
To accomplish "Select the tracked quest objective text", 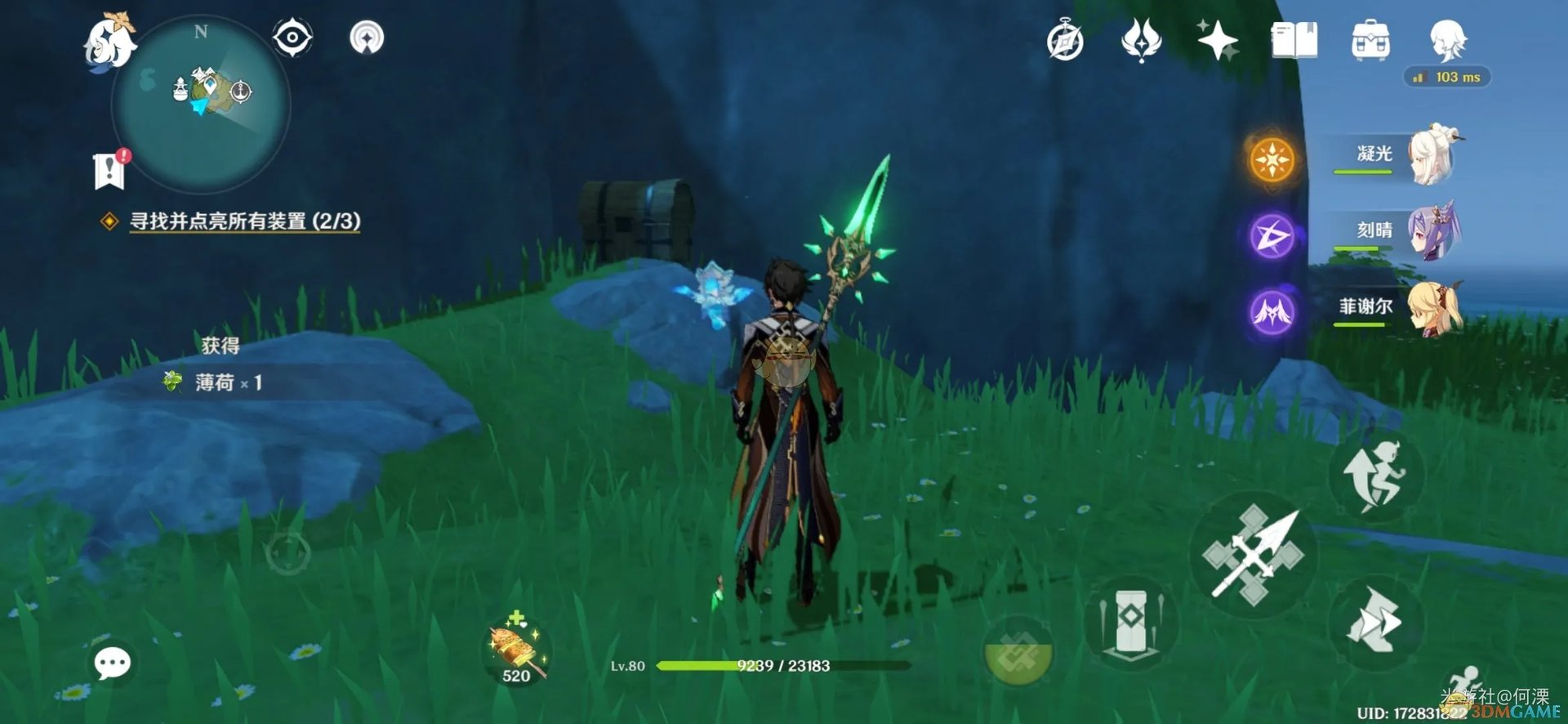I will click(x=244, y=221).
